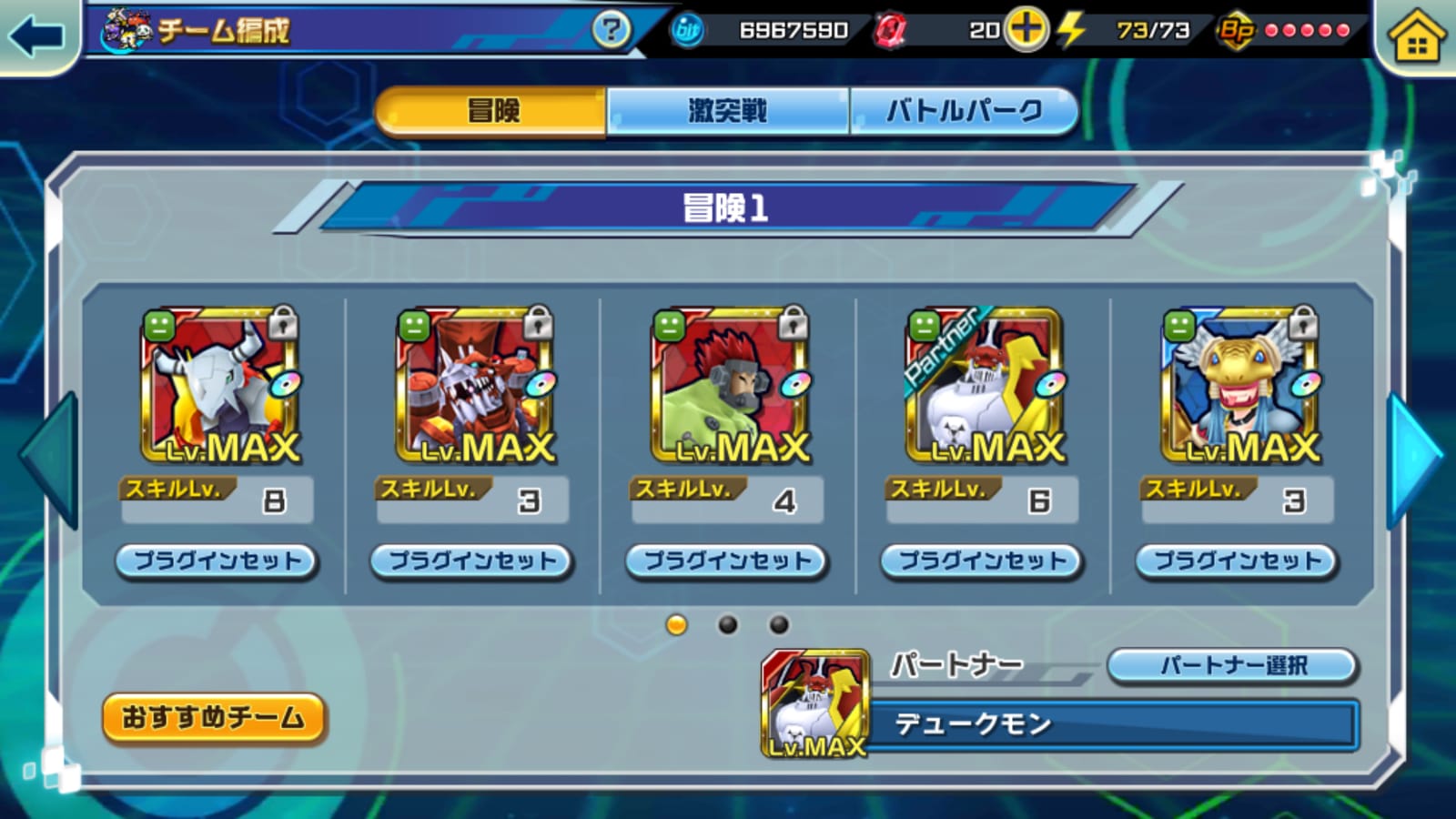Switch to the 冒険 tab
The image size is (1456, 819).
(492, 111)
